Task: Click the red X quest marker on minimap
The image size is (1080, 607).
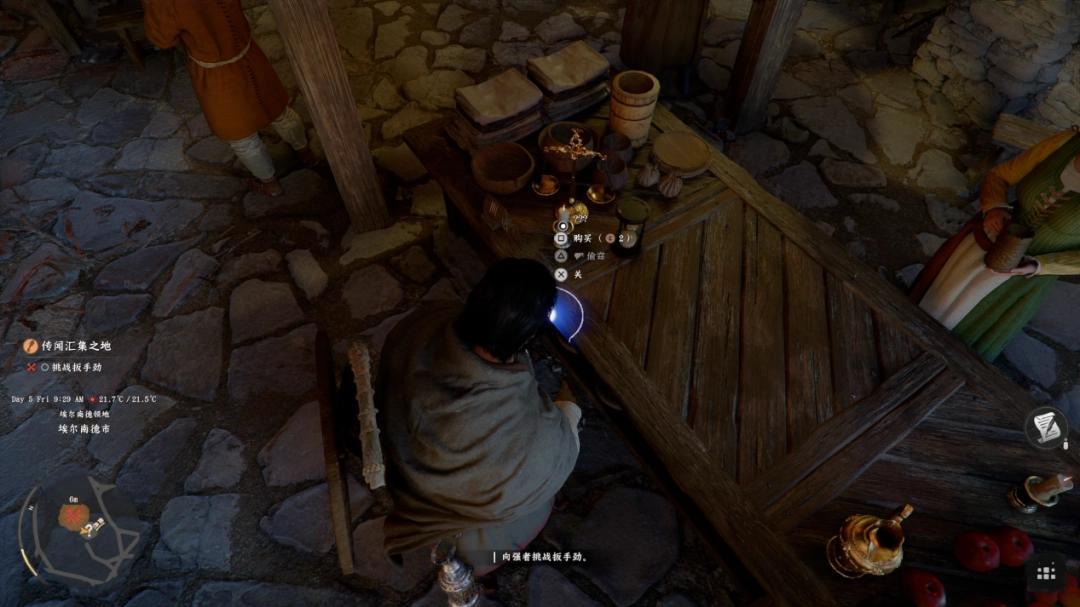Action: click(x=72, y=516)
